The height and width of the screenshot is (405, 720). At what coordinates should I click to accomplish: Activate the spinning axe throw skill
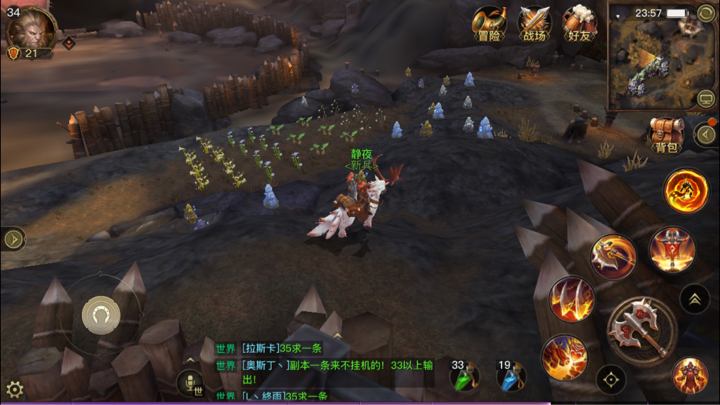[612, 257]
